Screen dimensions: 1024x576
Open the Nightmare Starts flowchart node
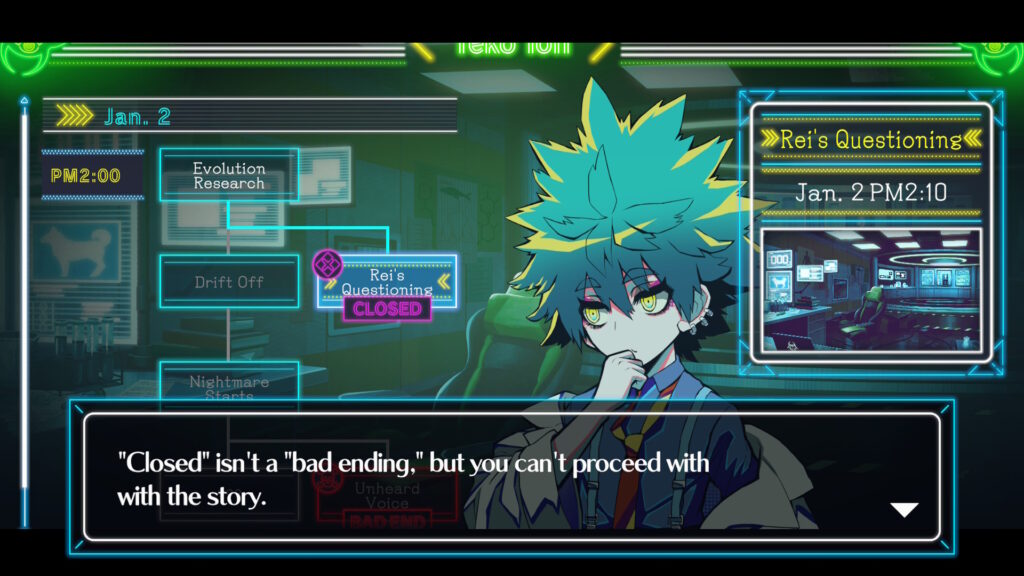(229, 382)
